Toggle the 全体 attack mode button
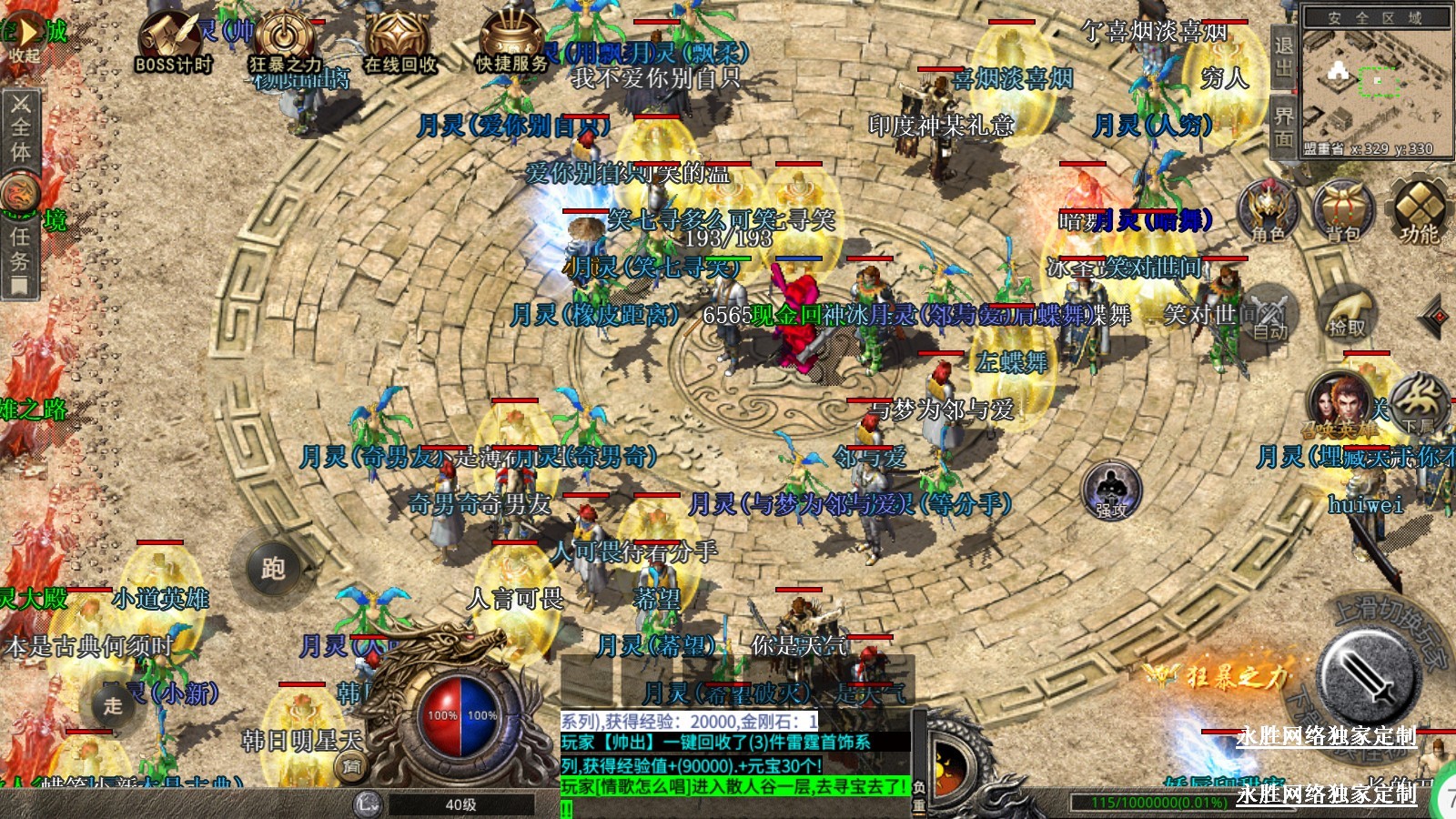Screen dimensions: 1456x819 (20, 126)
